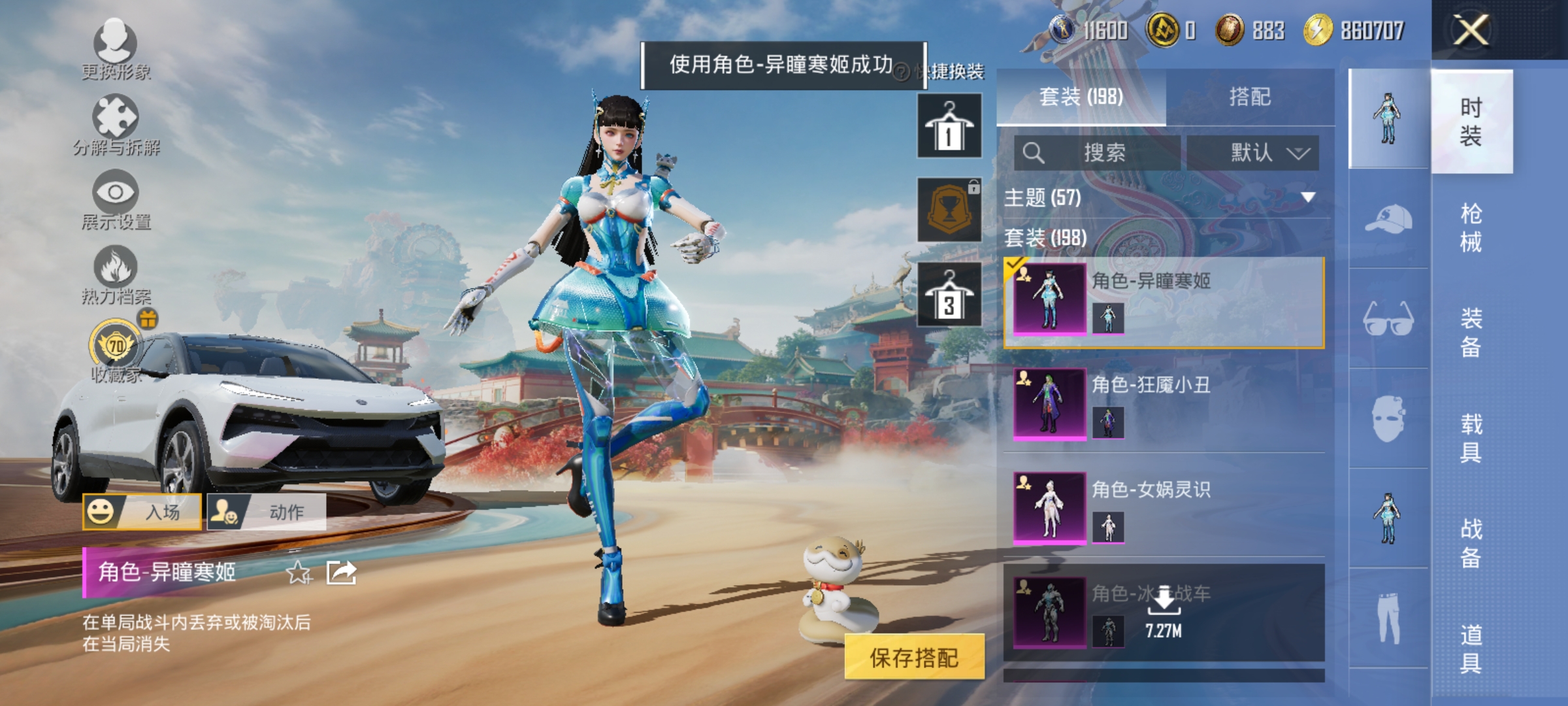Viewport: 1568px width, 706px height.
Task: Select wardrobe preset slot 1
Action: pyautogui.click(x=949, y=124)
